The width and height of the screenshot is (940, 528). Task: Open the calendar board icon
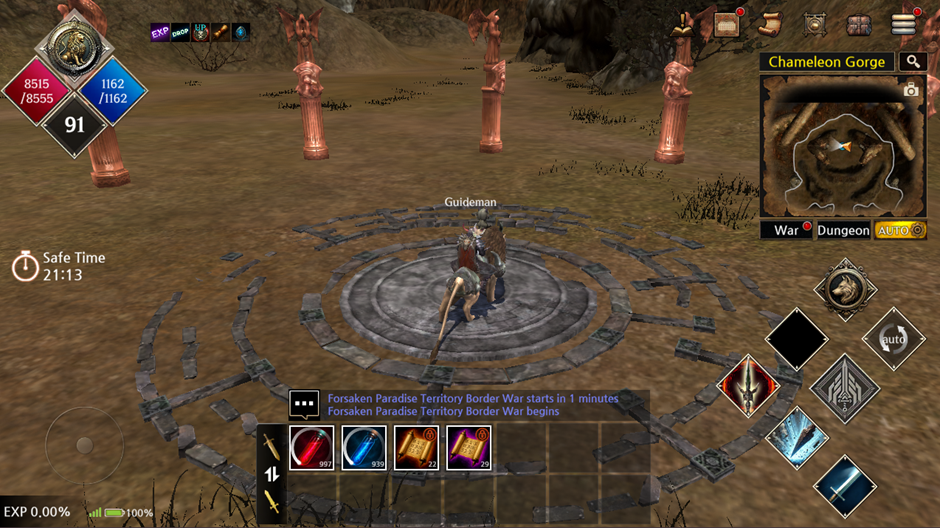coord(727,24)
